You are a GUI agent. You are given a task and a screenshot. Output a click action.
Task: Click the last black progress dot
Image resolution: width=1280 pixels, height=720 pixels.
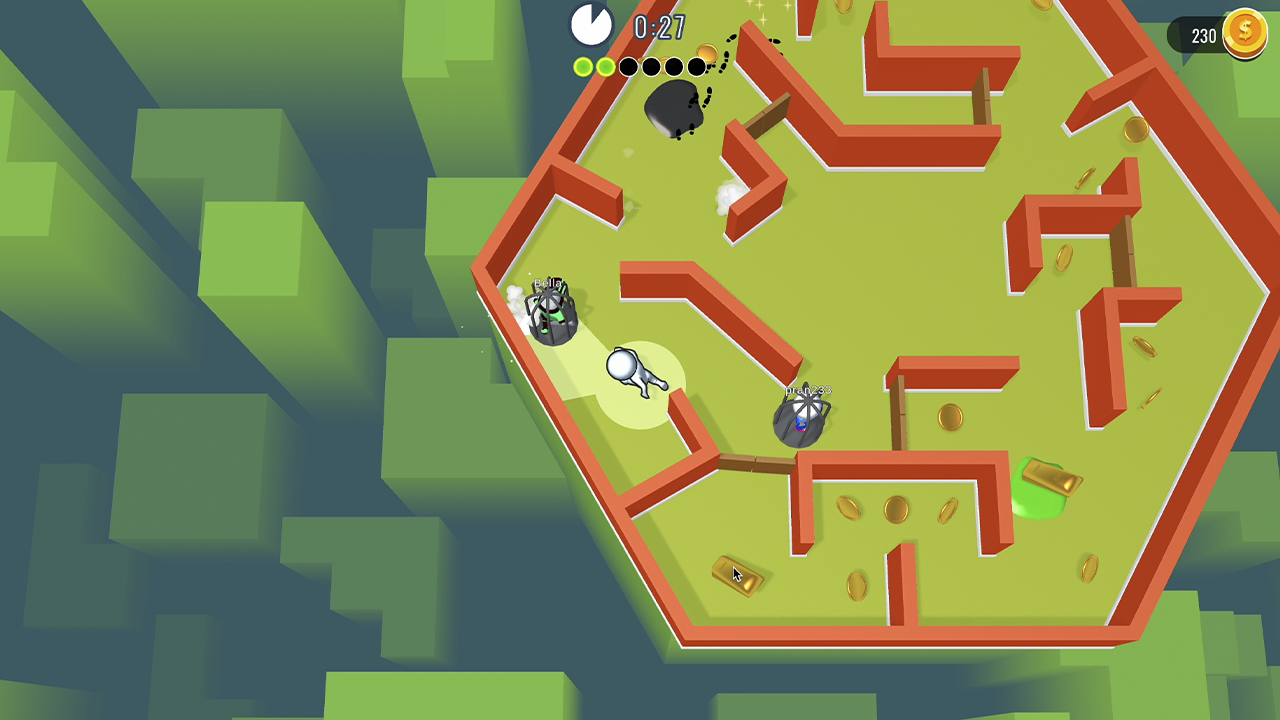pos(696,66)
